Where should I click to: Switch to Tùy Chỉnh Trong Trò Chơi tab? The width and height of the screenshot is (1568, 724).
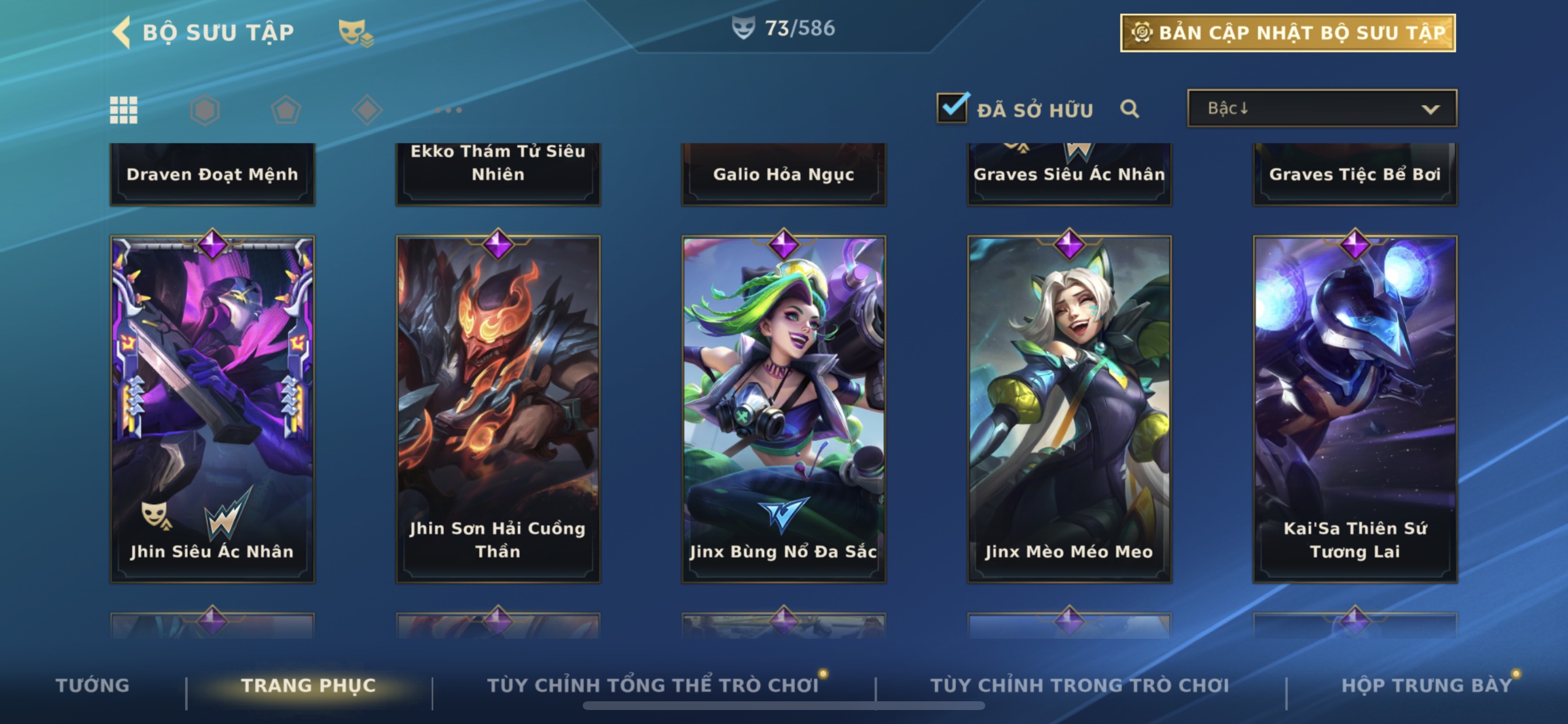(1079, 685)
